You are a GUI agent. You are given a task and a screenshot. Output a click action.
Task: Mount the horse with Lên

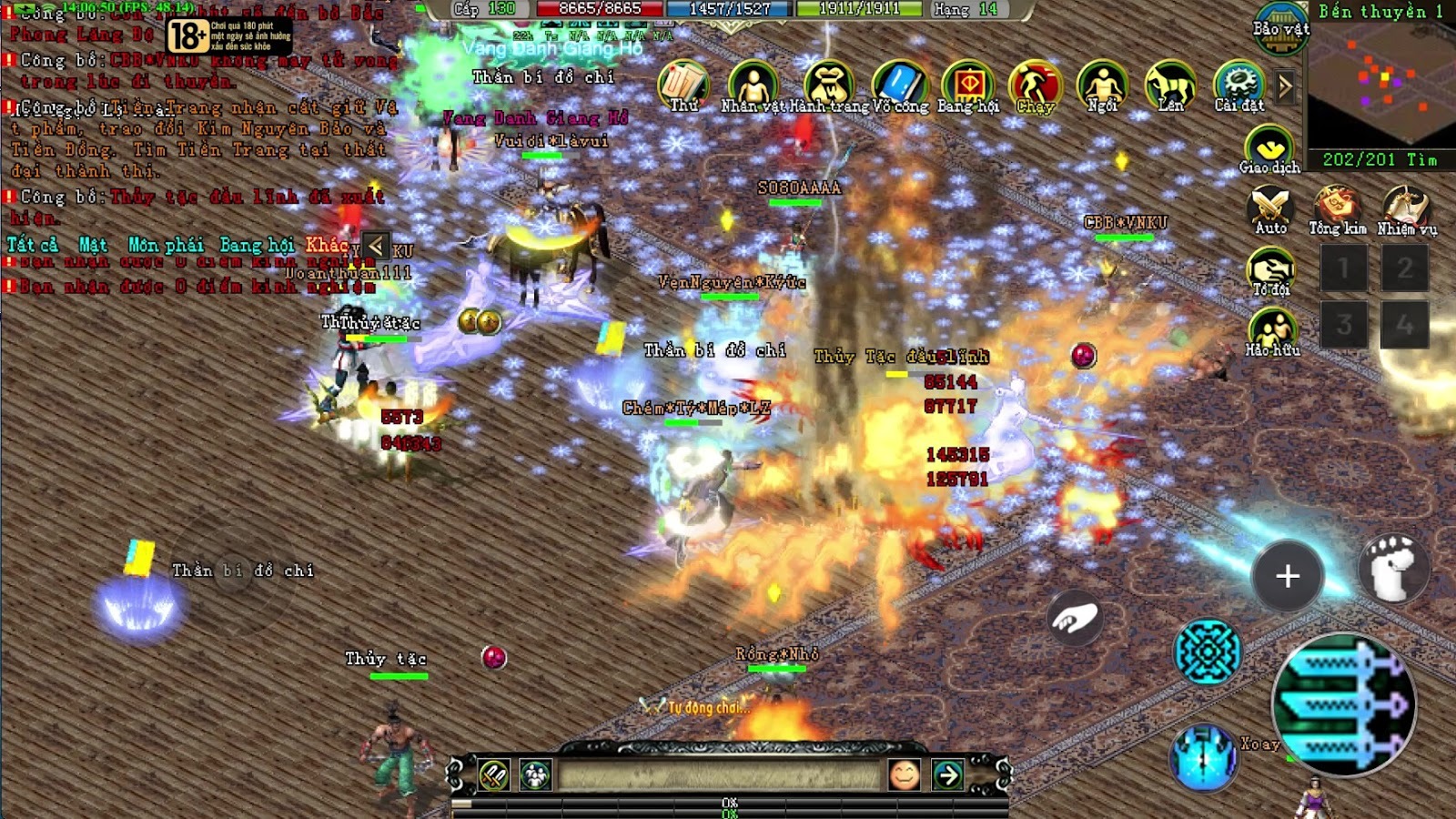pyautogui.click(x=1170, y=85)
